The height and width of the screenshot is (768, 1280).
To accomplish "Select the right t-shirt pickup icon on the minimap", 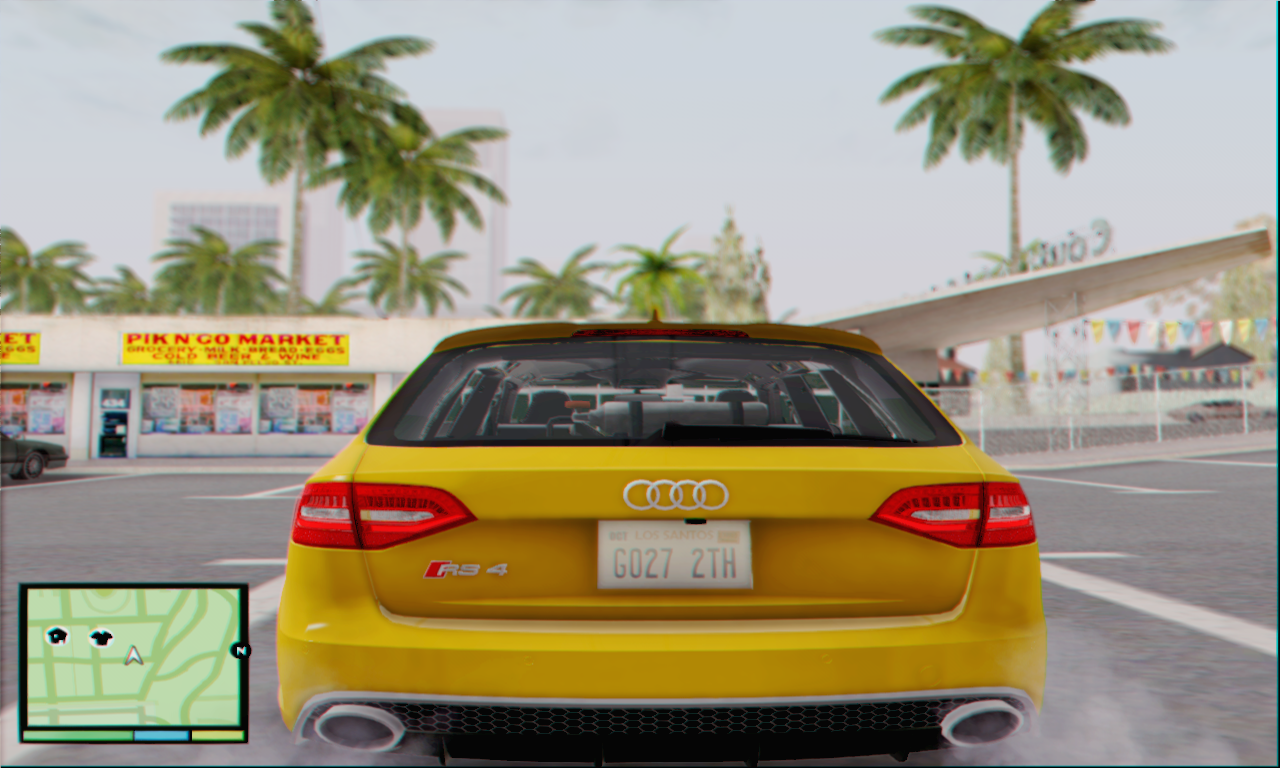I will click(102, 637).
